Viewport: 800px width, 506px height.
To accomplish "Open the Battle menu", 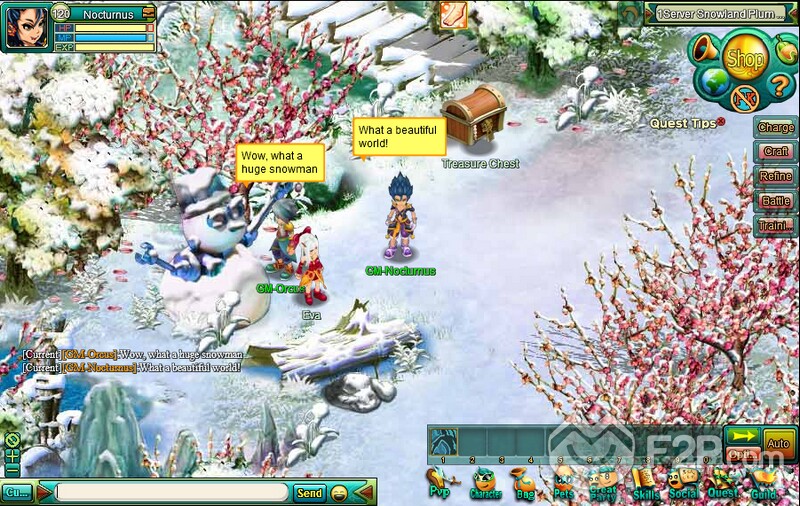I will coord(775,201).
